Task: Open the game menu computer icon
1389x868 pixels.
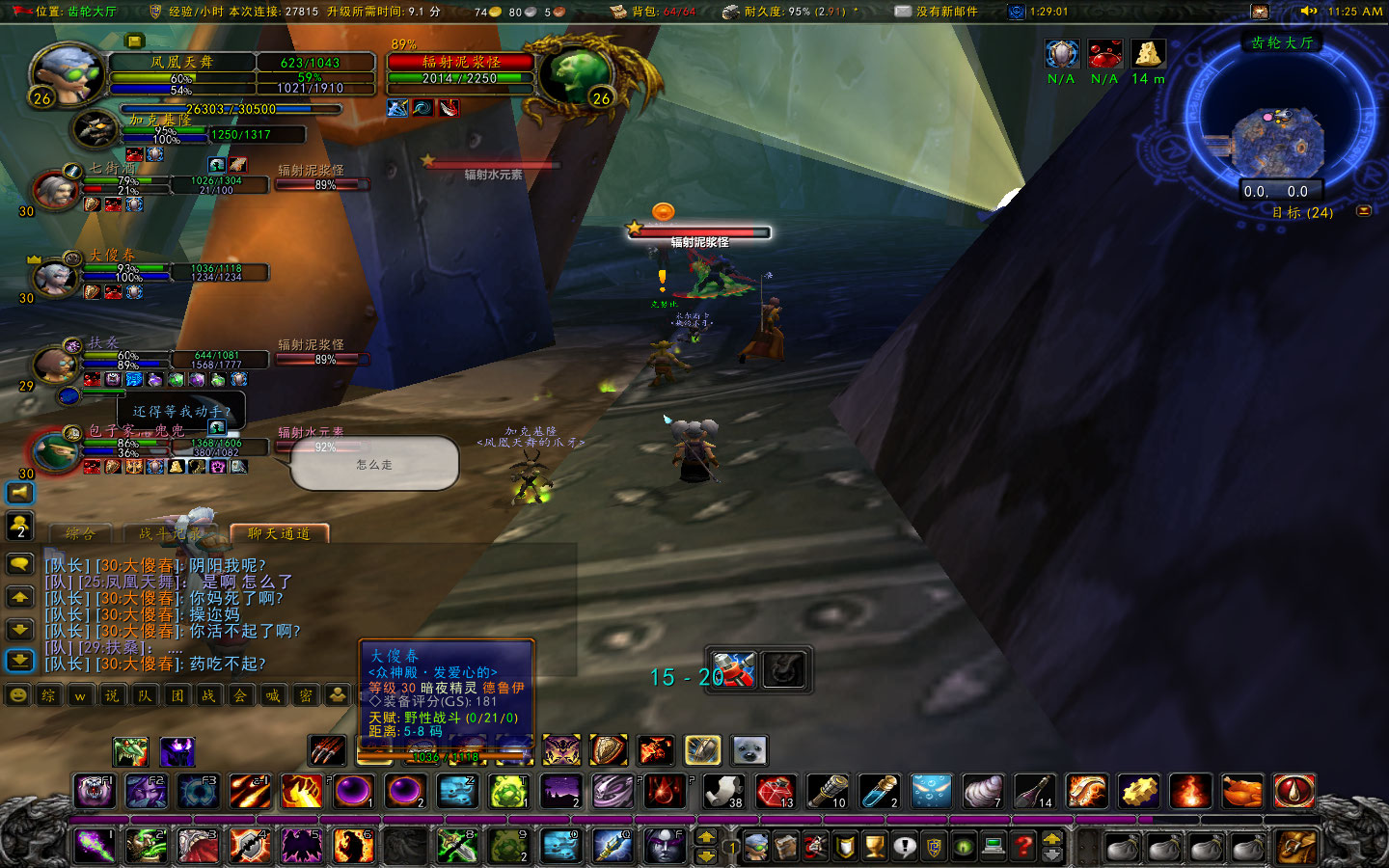Action: tap(994, 846)
